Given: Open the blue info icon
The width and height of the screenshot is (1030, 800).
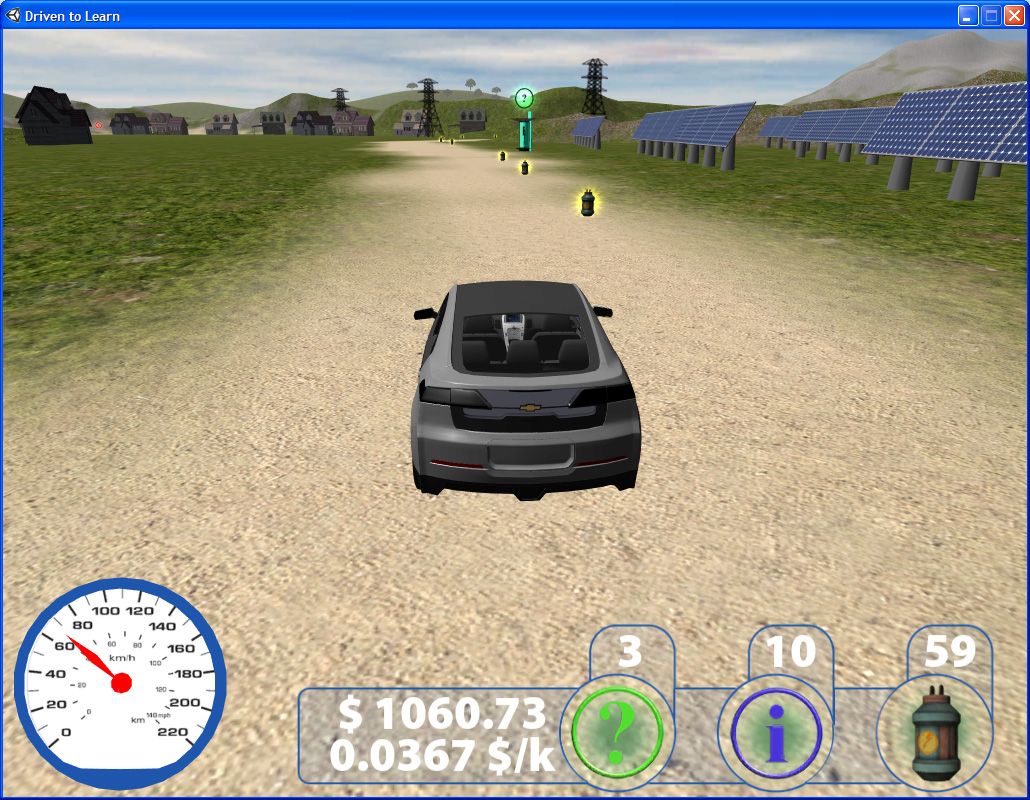Looking at the screenshot, I should point(776,734).
